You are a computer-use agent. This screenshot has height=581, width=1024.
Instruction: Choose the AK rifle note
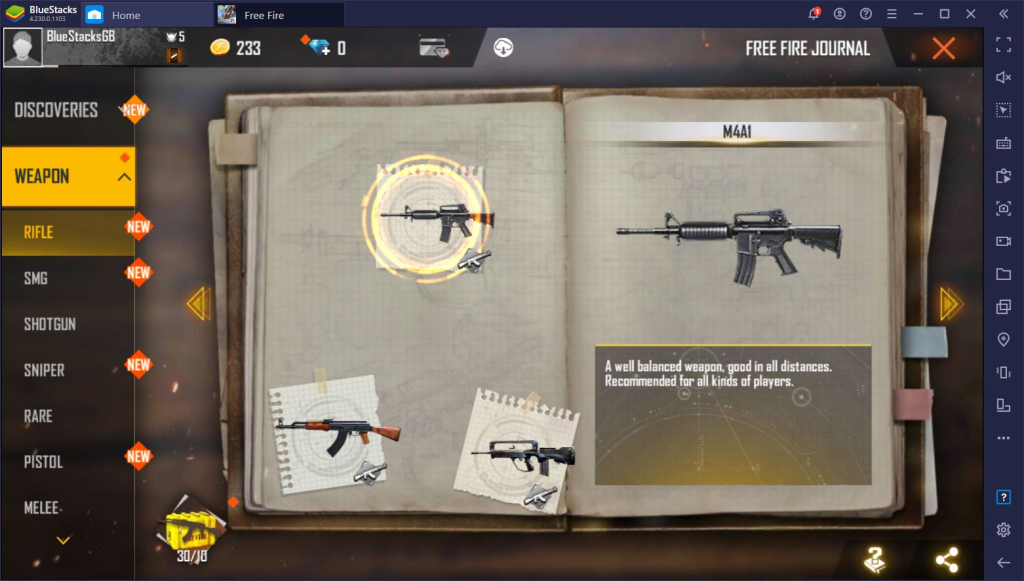tap(328, 428)
